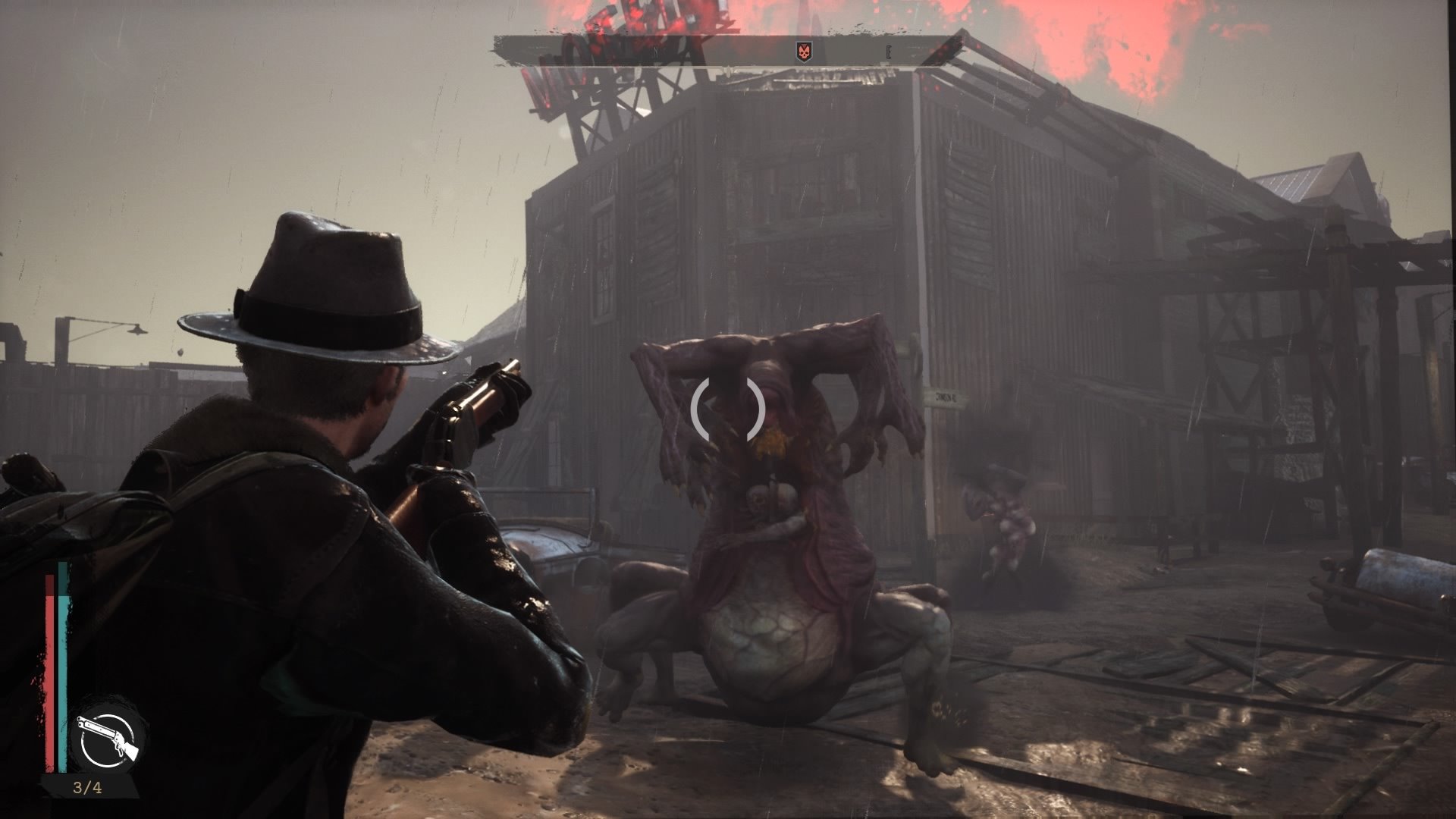Image resolution: width=1456 pixels, height=819 pixels.
Task: Select the shotgun weapon icon
Action: pos(108,736)
